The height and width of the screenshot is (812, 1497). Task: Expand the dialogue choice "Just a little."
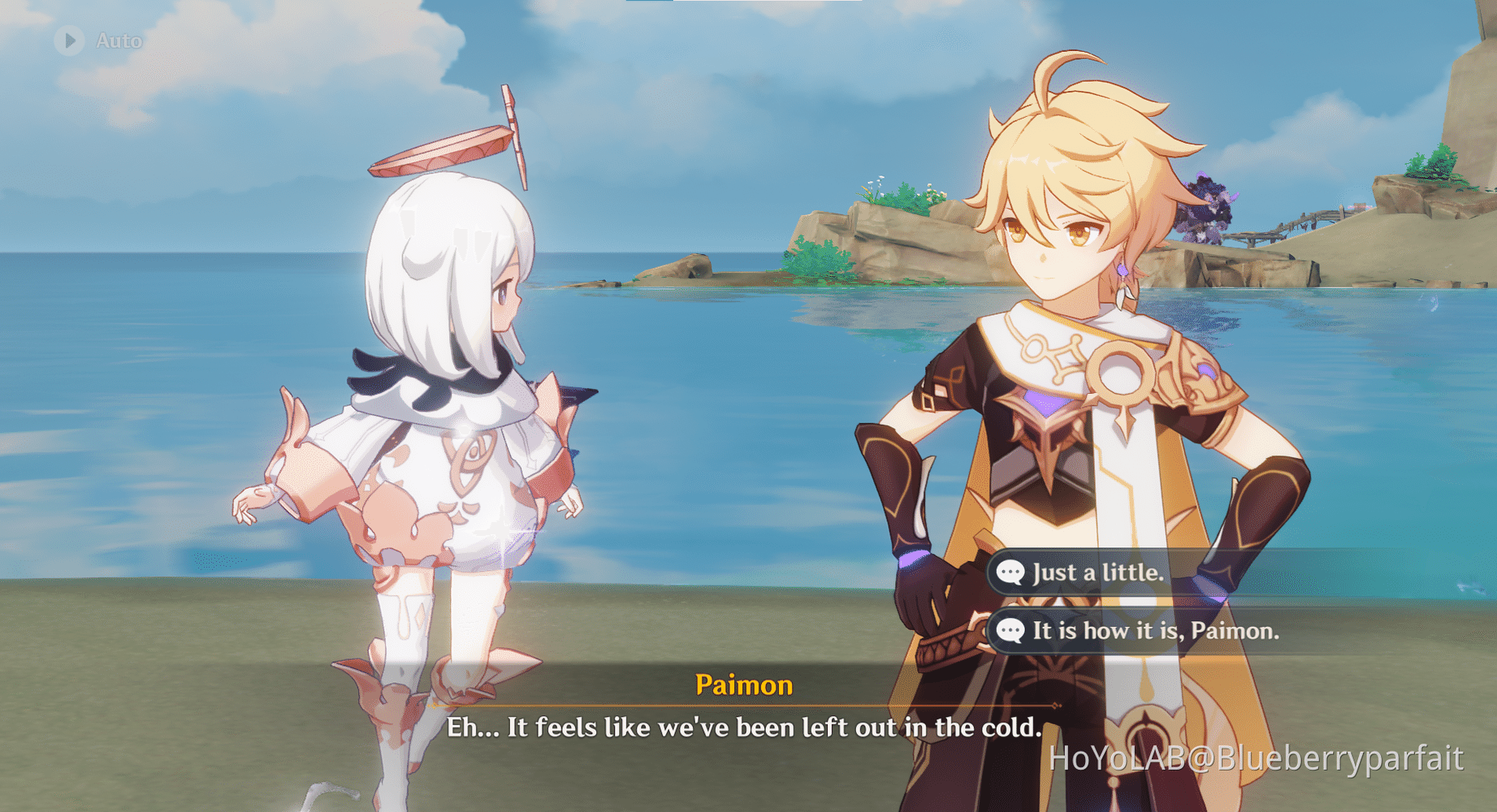coord(1097,572)
